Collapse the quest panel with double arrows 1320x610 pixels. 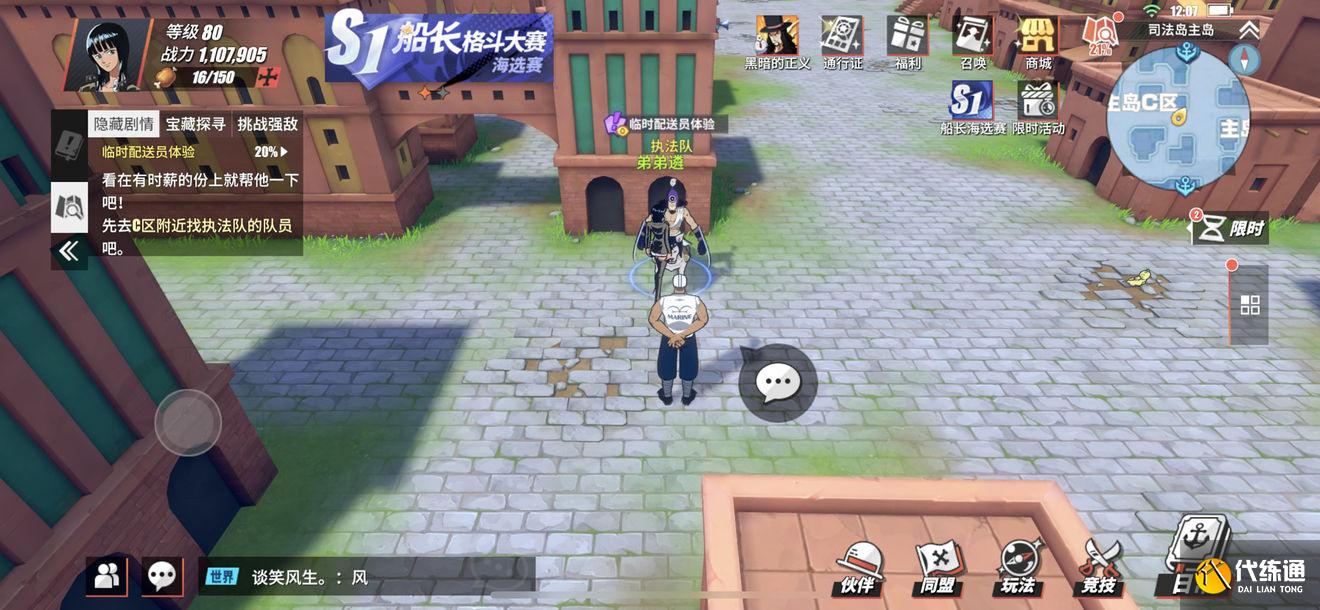68,251
